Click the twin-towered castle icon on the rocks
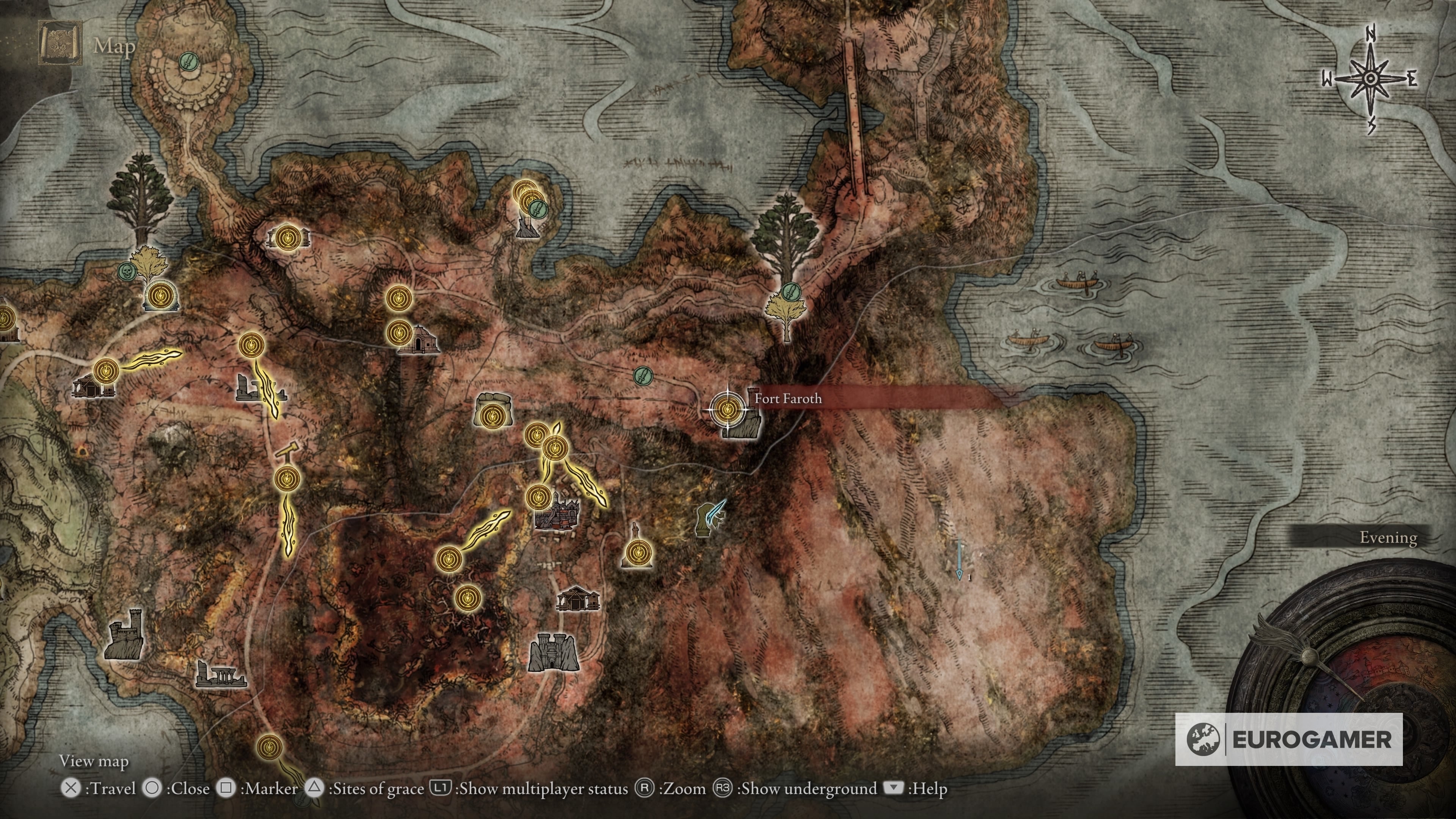 click(x=553, y=653)
